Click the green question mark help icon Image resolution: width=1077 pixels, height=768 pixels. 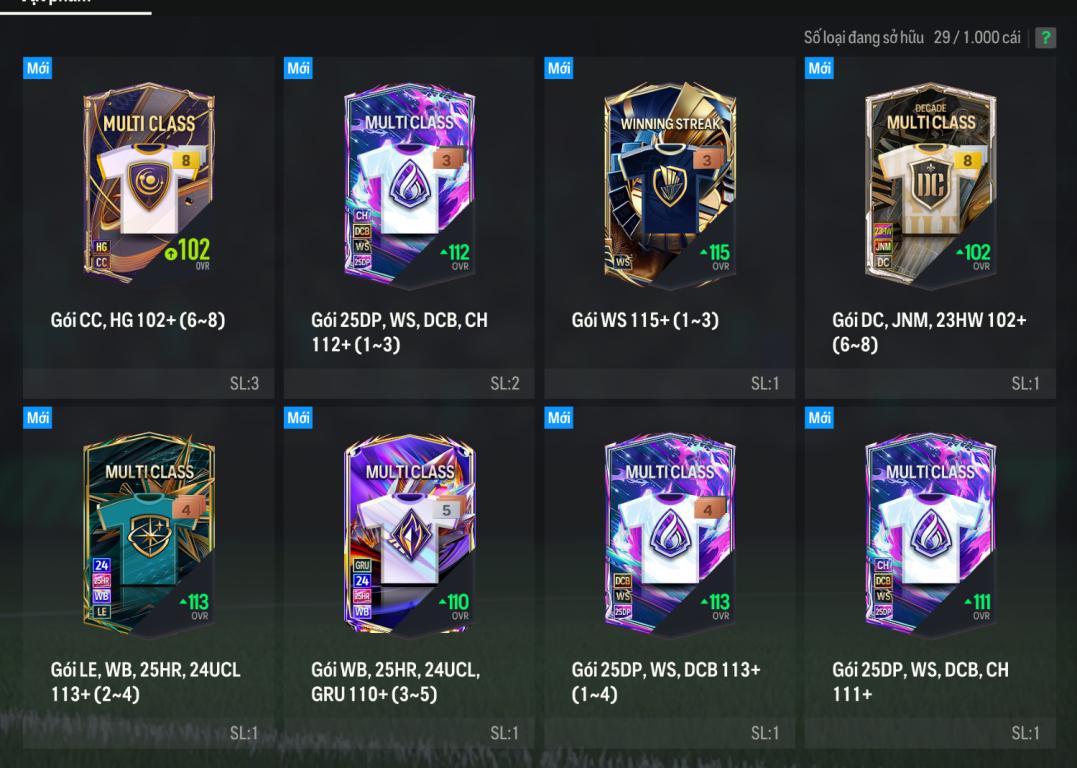tap(1046, 38)
